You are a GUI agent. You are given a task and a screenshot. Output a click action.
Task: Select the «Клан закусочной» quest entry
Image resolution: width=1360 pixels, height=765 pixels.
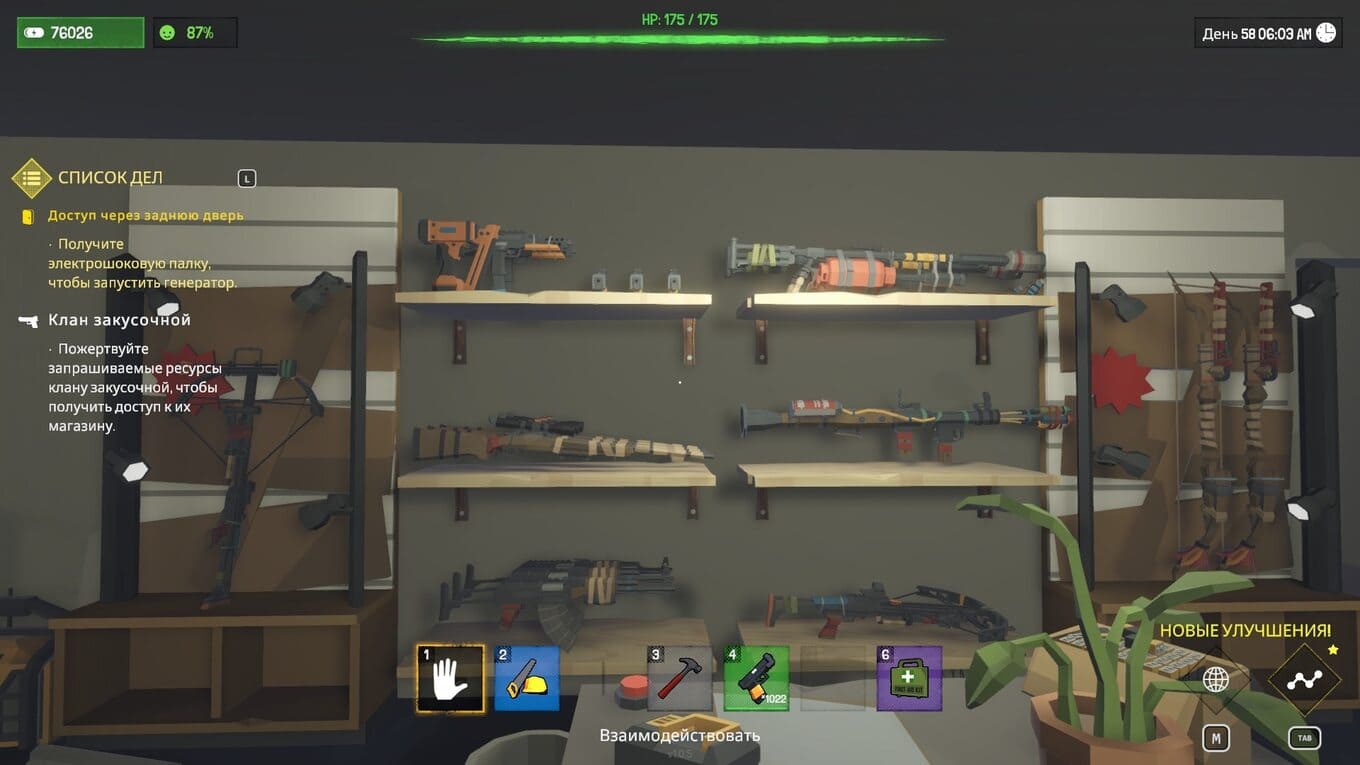(119, 320)
